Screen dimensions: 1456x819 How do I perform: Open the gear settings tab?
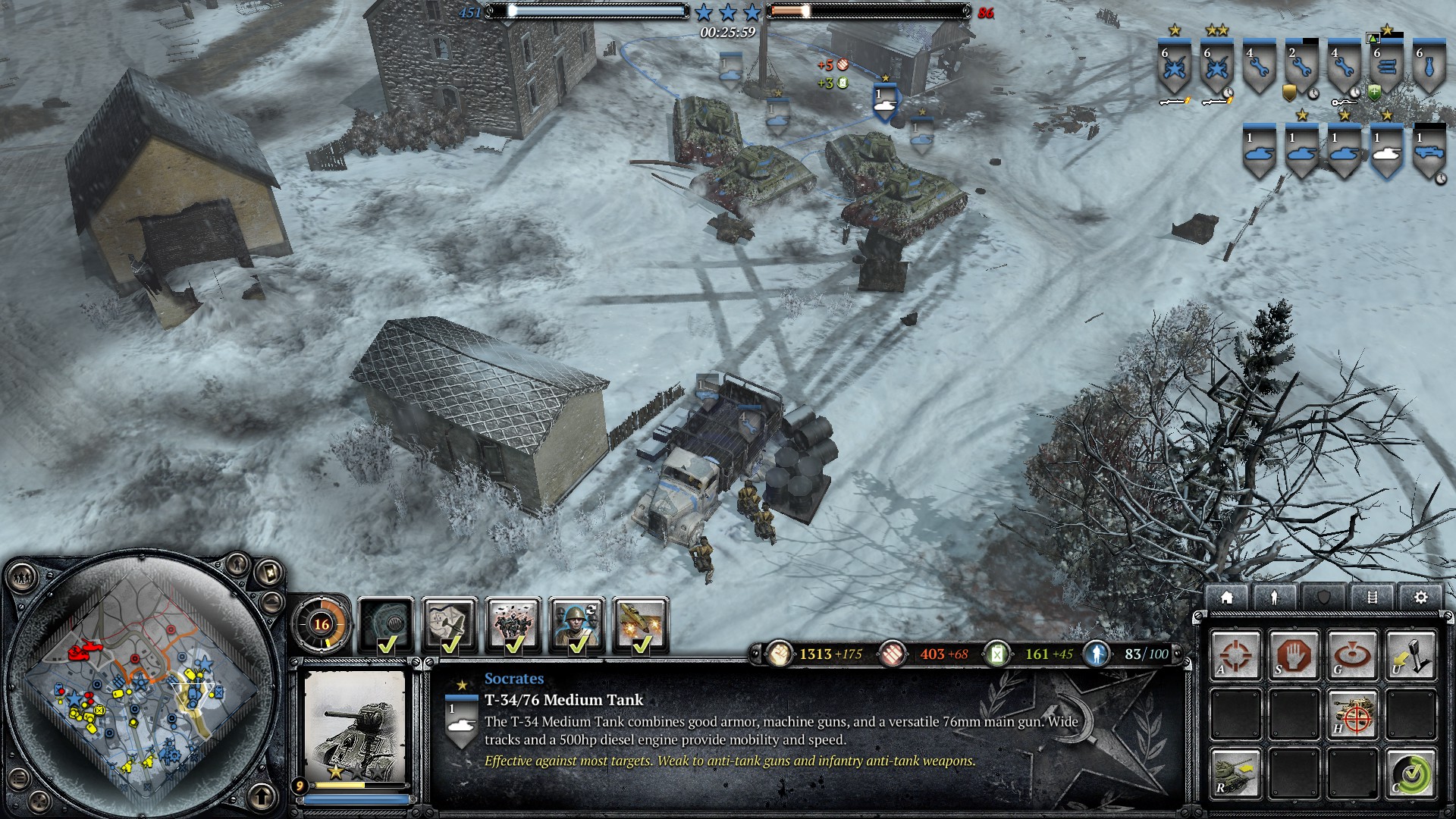pos(1420,598)
